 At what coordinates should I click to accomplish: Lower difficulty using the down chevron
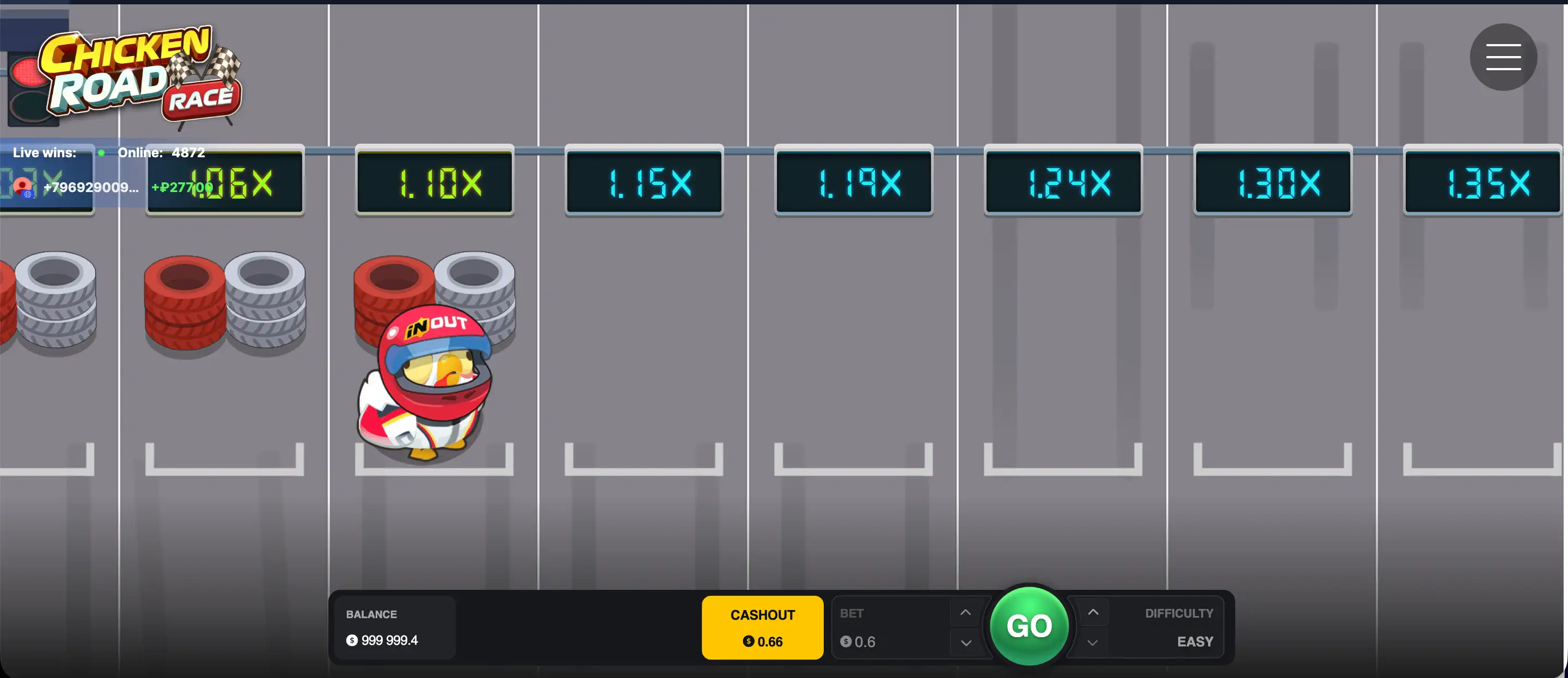(x=1092, y=643)
